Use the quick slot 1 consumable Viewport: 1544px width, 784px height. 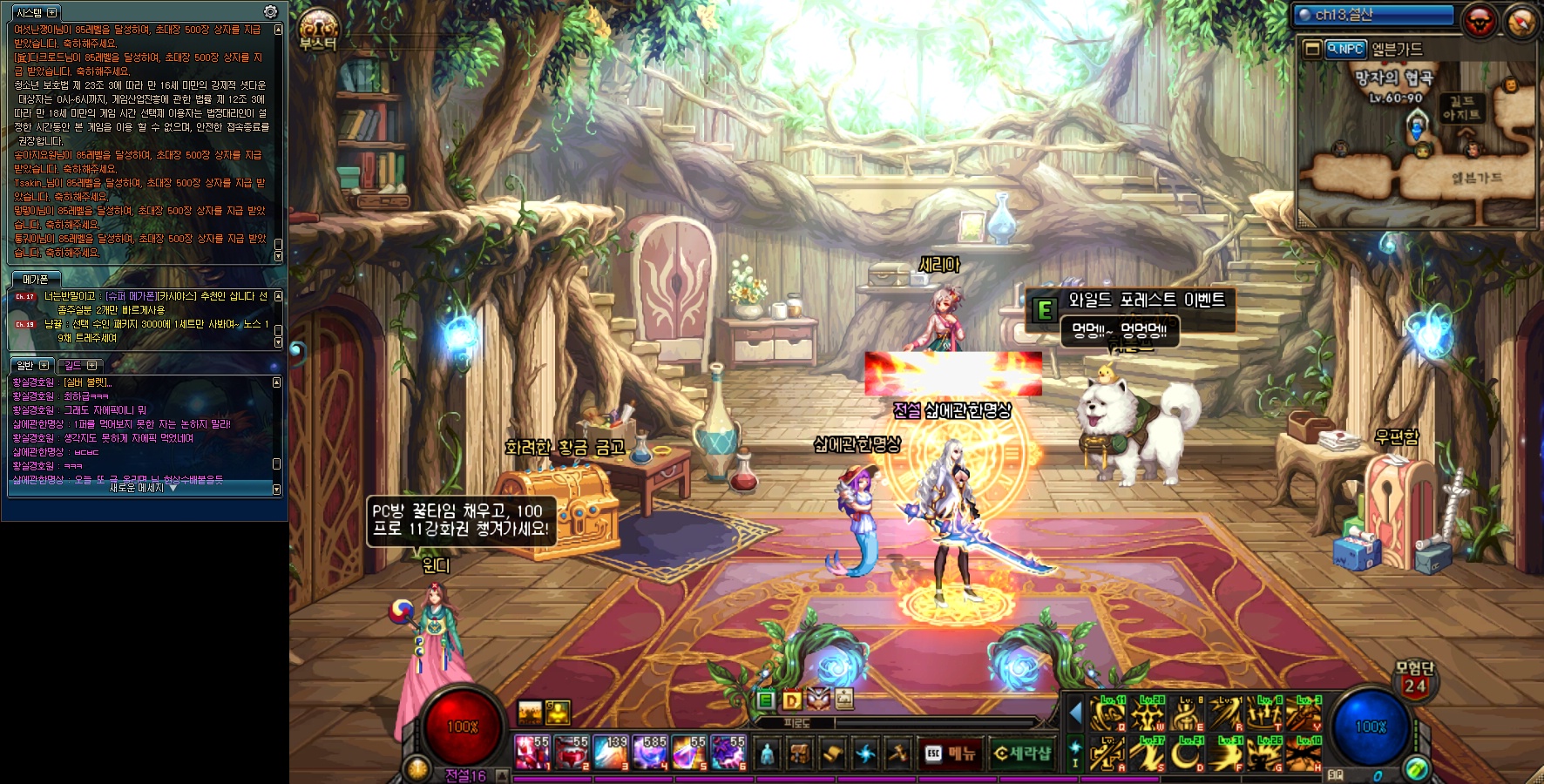[532, 753]
